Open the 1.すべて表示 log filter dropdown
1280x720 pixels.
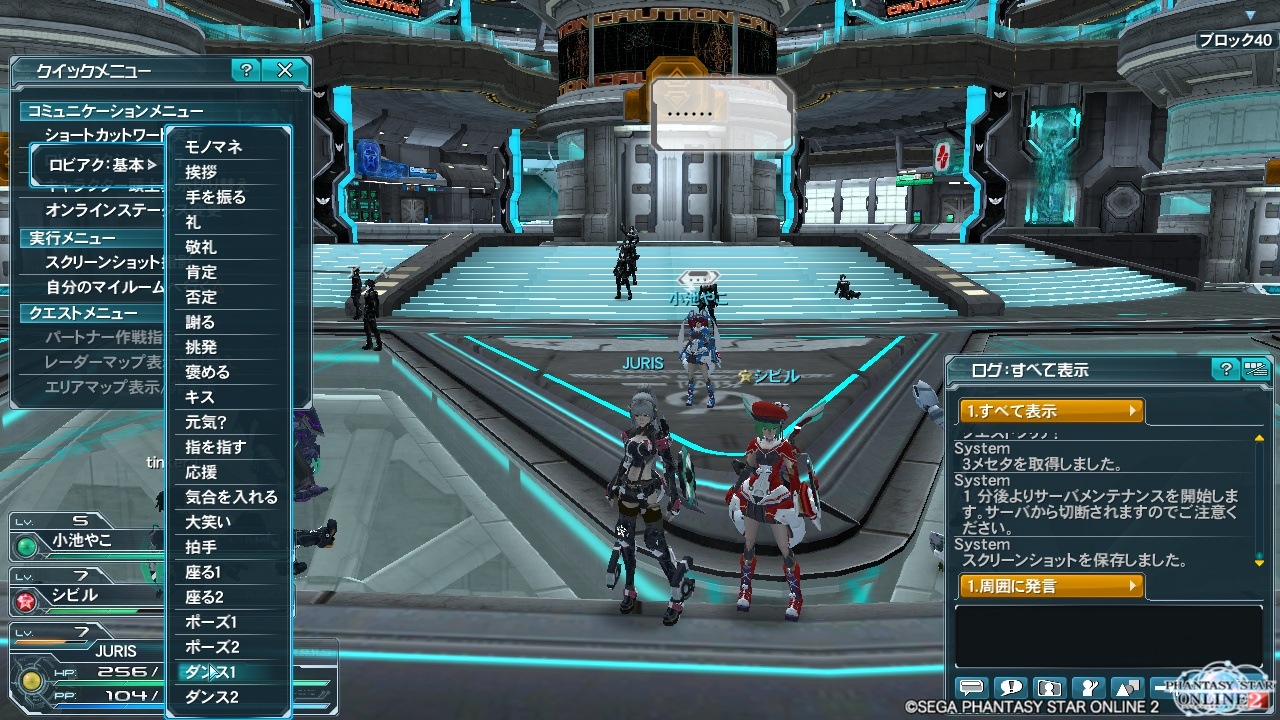pos(1051,411)
